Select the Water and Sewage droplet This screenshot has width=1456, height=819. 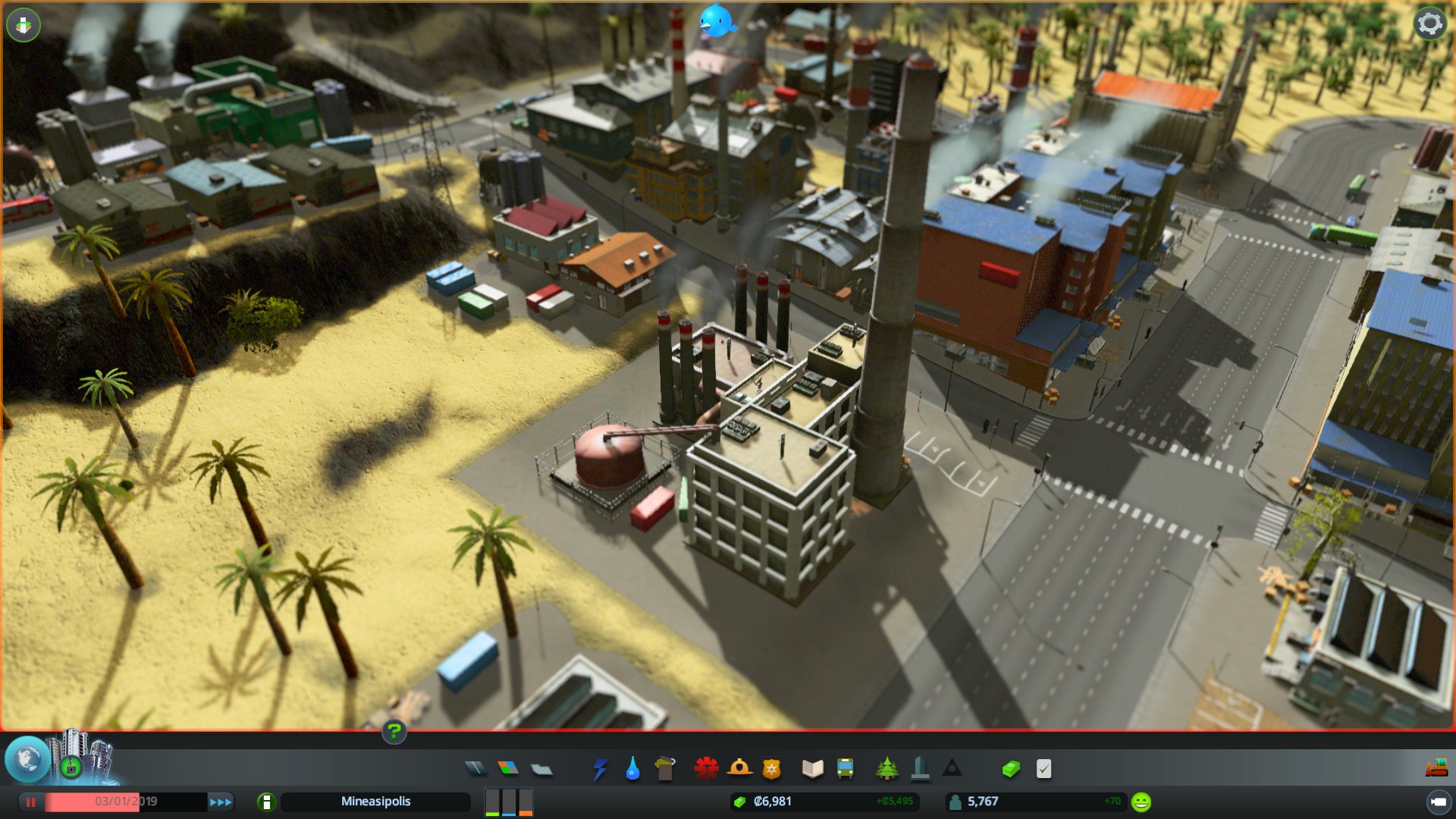[x=632, y=769]
